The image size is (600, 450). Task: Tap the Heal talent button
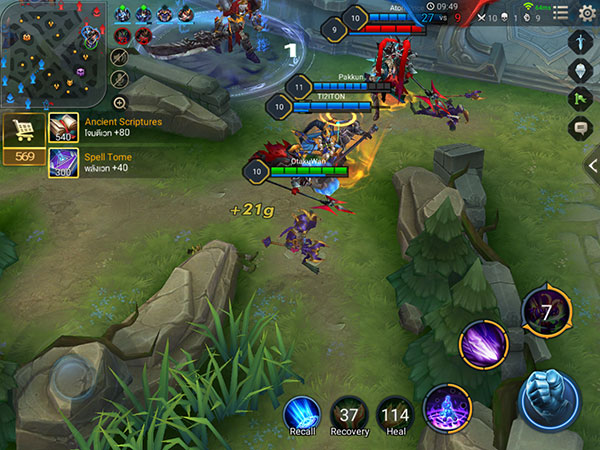click(395, 415)
